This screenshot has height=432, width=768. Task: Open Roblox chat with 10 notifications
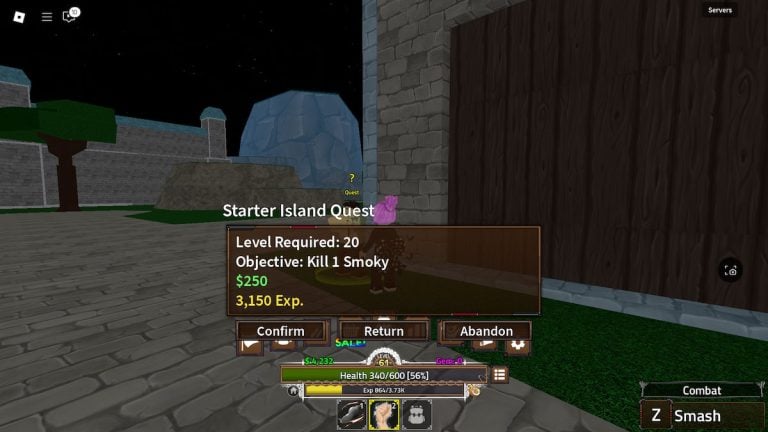pyautogui.click(x=70, y=16)
